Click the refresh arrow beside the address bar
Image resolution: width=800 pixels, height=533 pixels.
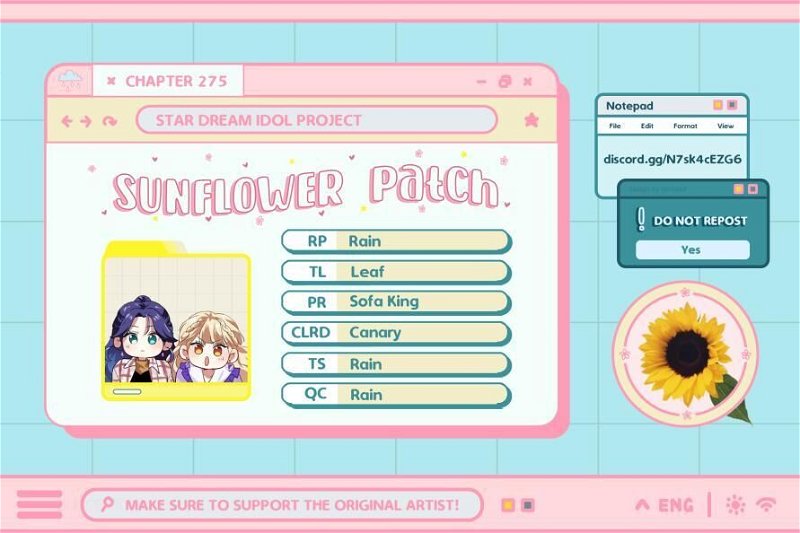109,121
